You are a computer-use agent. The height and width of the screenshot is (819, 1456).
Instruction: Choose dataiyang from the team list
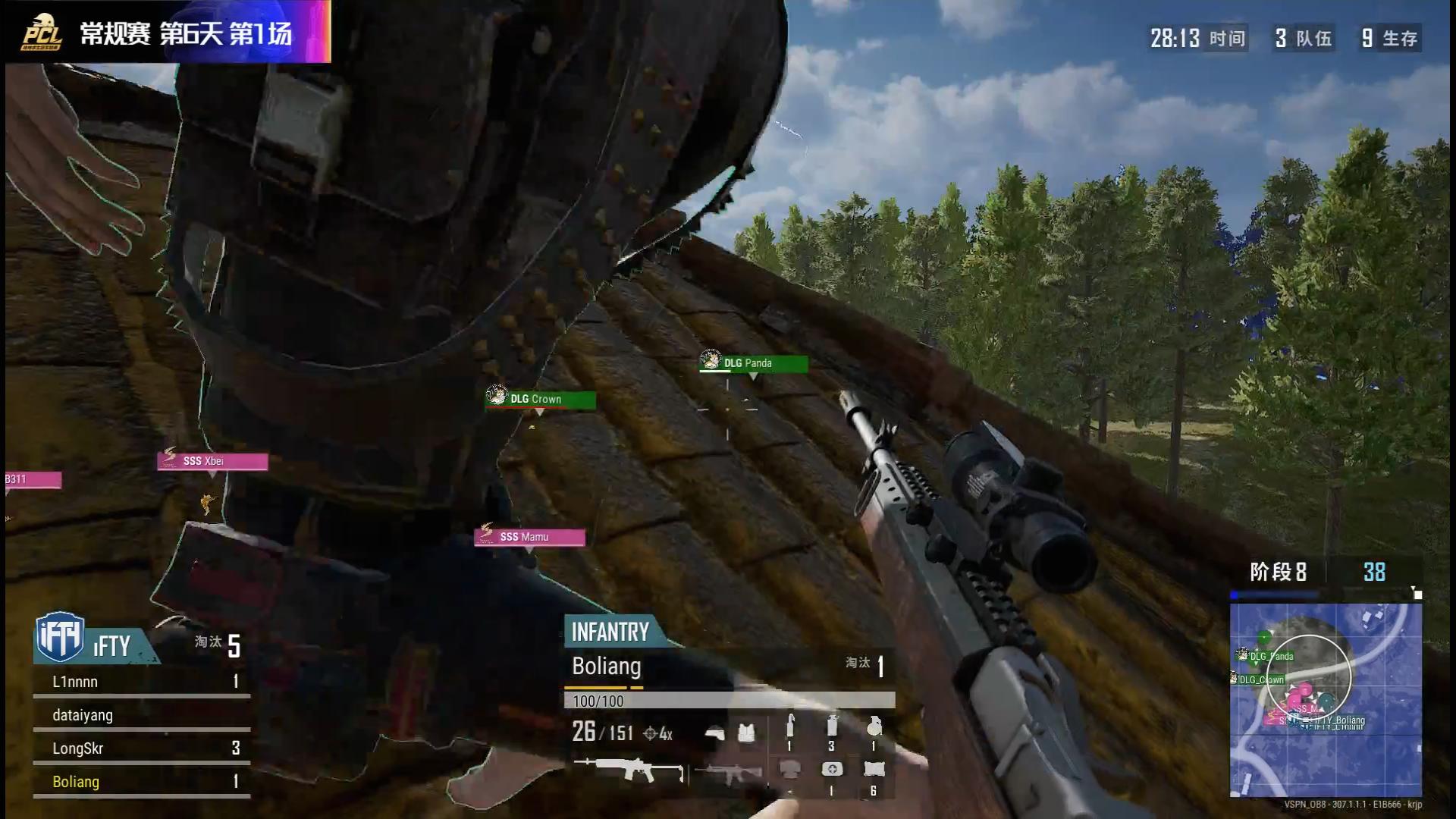pyautogui.click(x=141, y=715)
